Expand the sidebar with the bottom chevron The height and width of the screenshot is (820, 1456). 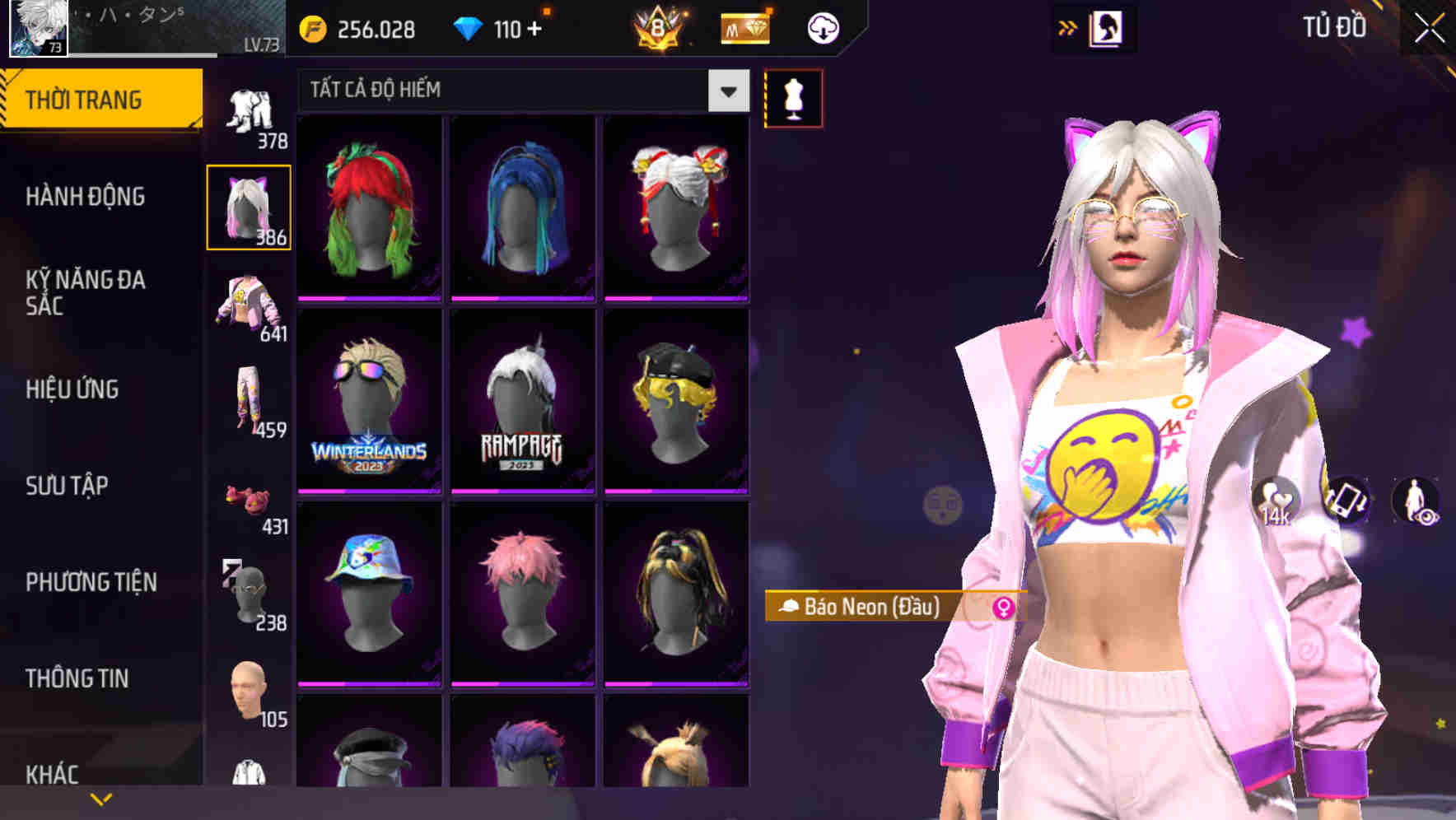click(x=101, y=797)
